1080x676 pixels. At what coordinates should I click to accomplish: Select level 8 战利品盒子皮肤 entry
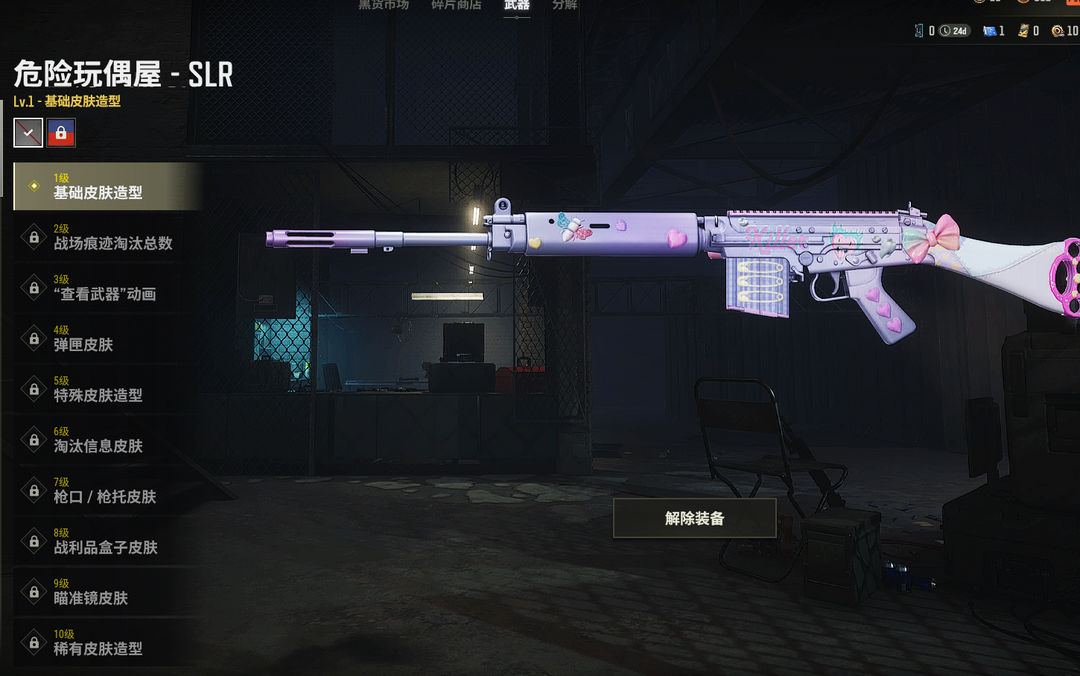107,541
